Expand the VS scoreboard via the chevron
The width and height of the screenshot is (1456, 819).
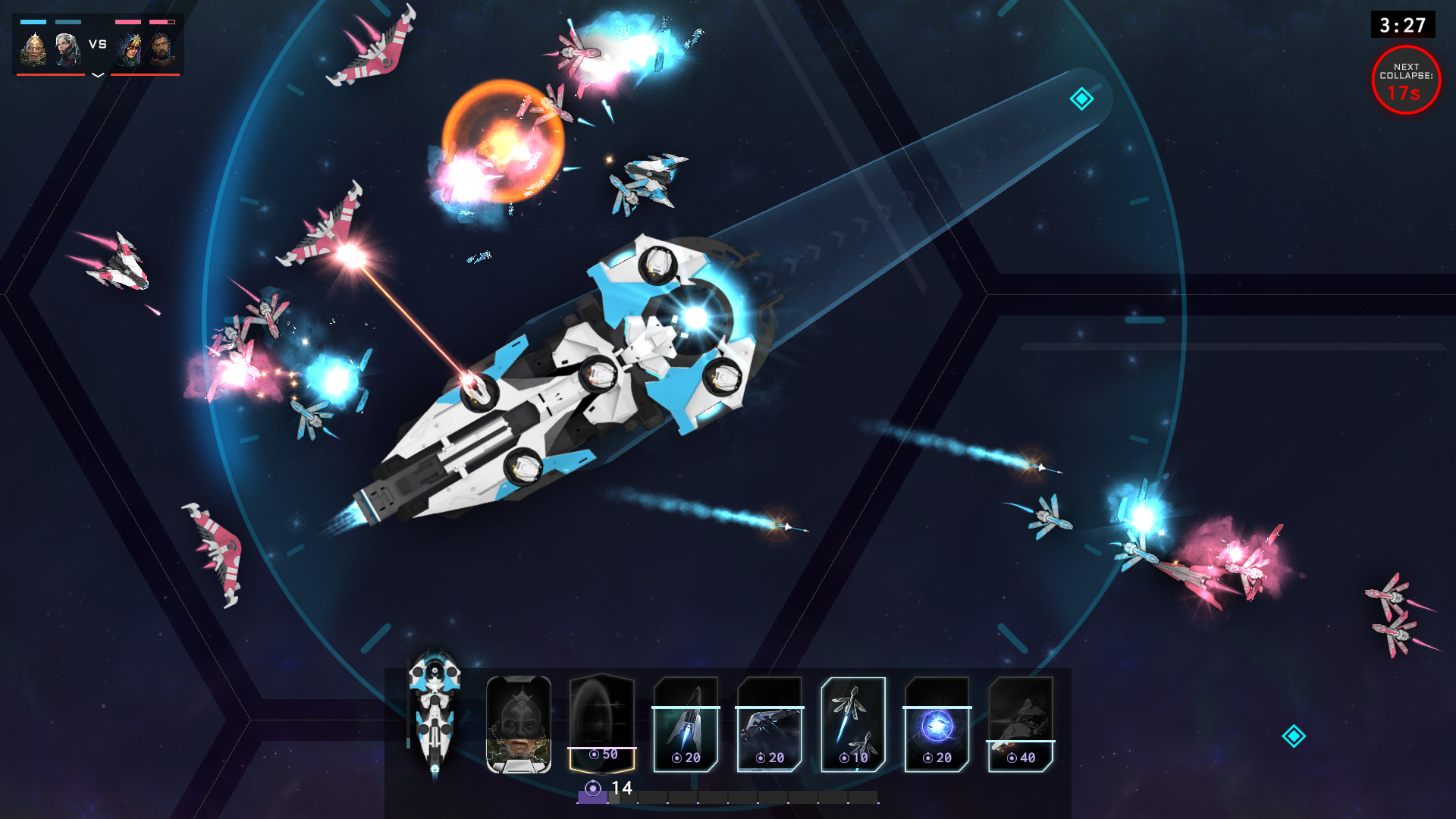[97, 76]
